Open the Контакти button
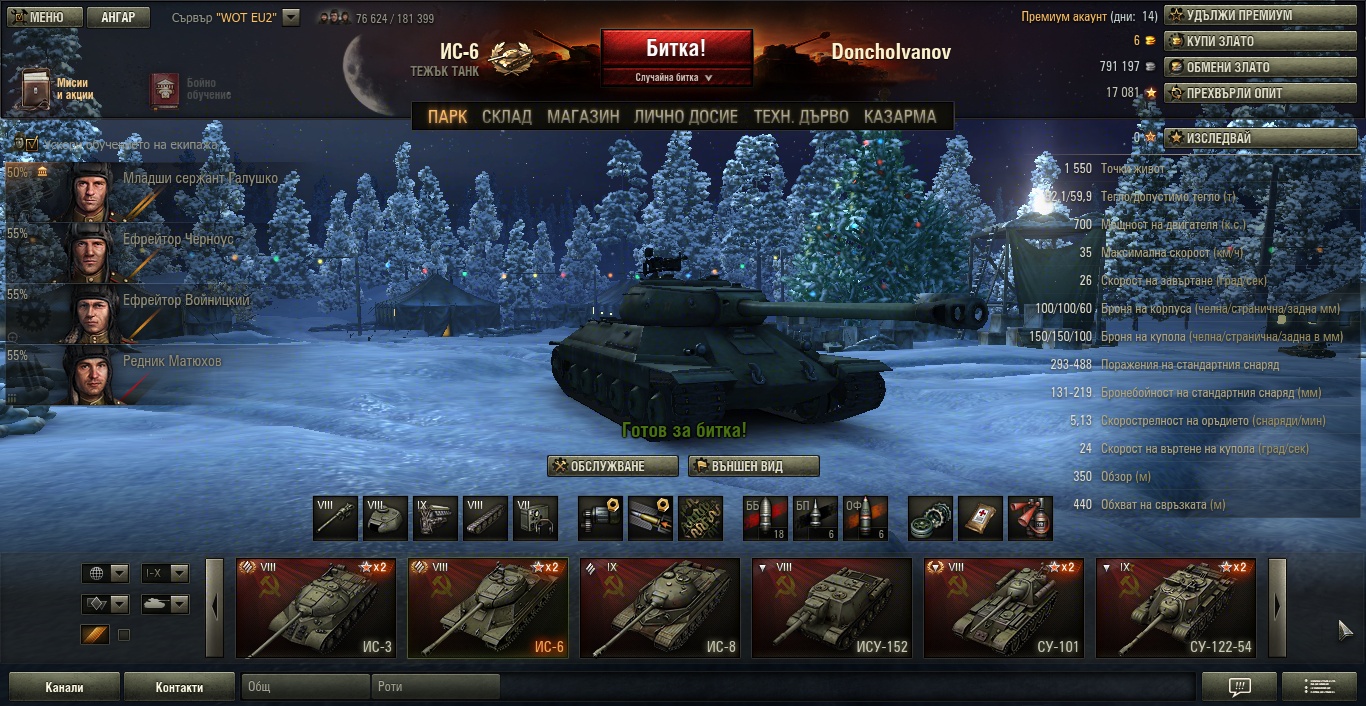 [x=179, y=687]
